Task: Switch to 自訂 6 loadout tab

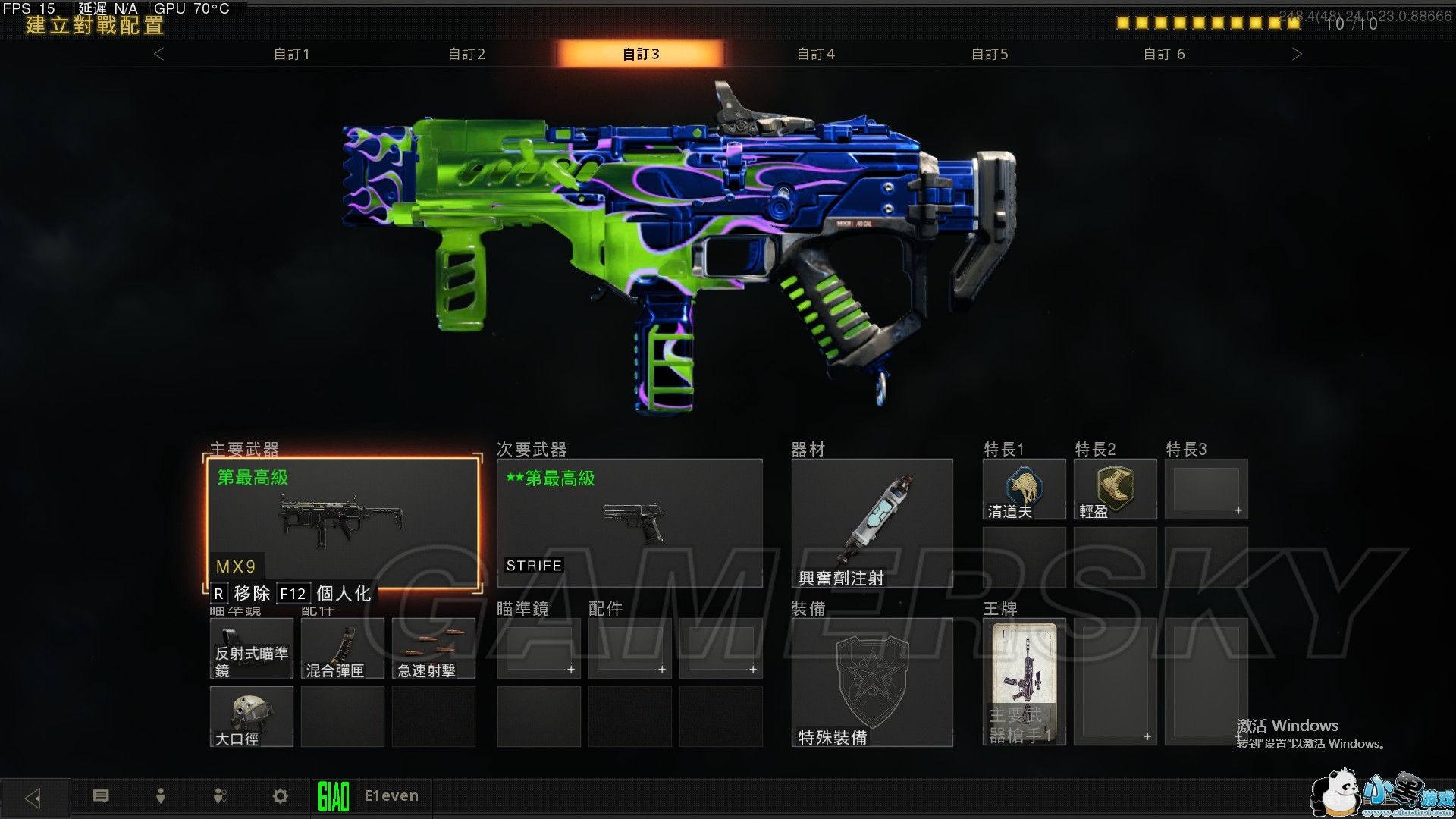Action: 1164,54
